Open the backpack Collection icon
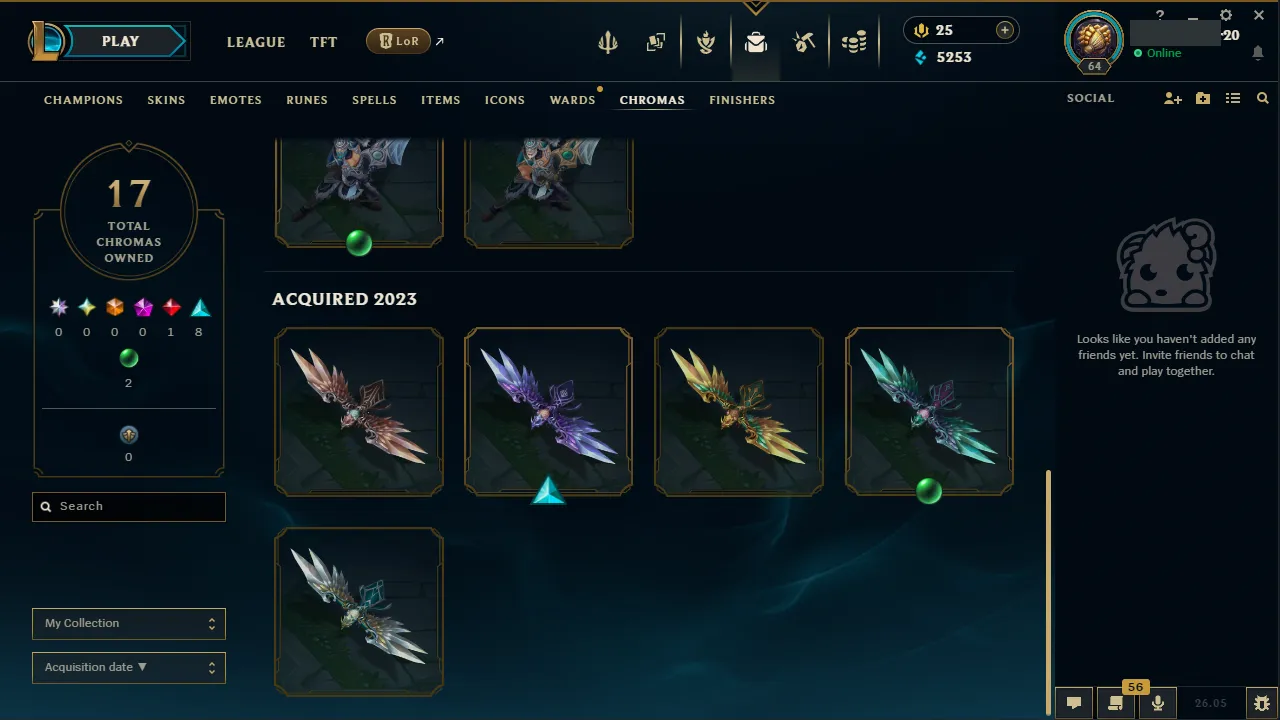 (x=756, y=42)
